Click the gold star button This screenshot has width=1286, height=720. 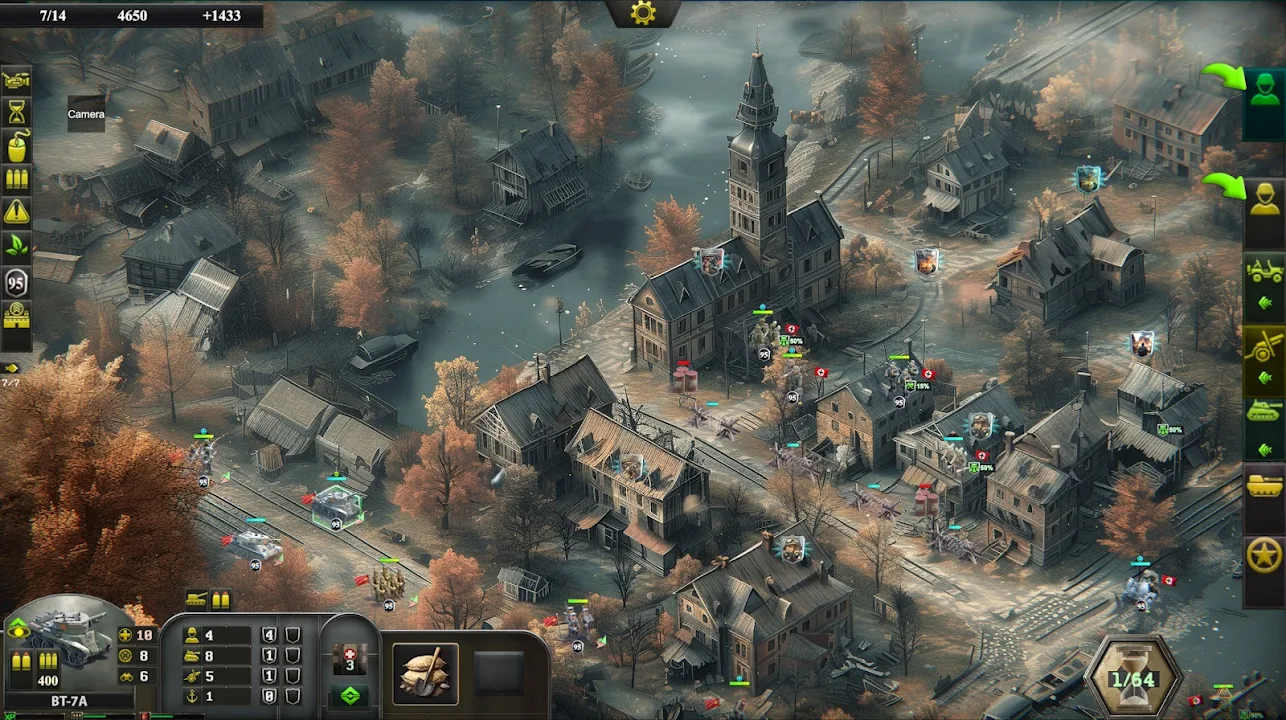tap(1264, 556)
